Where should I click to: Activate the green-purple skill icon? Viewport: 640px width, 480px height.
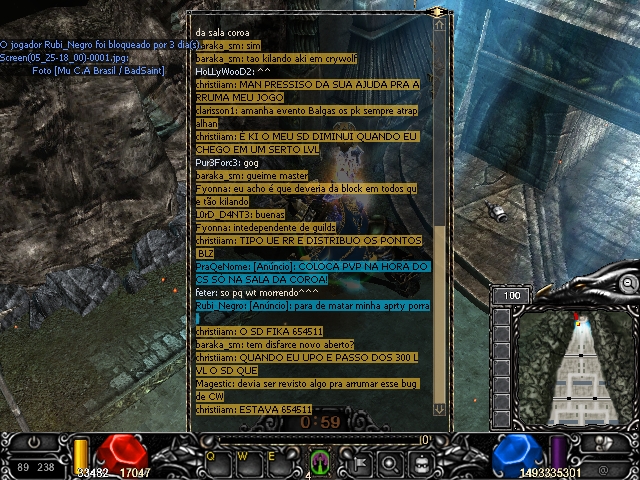[x=320, y=460]
